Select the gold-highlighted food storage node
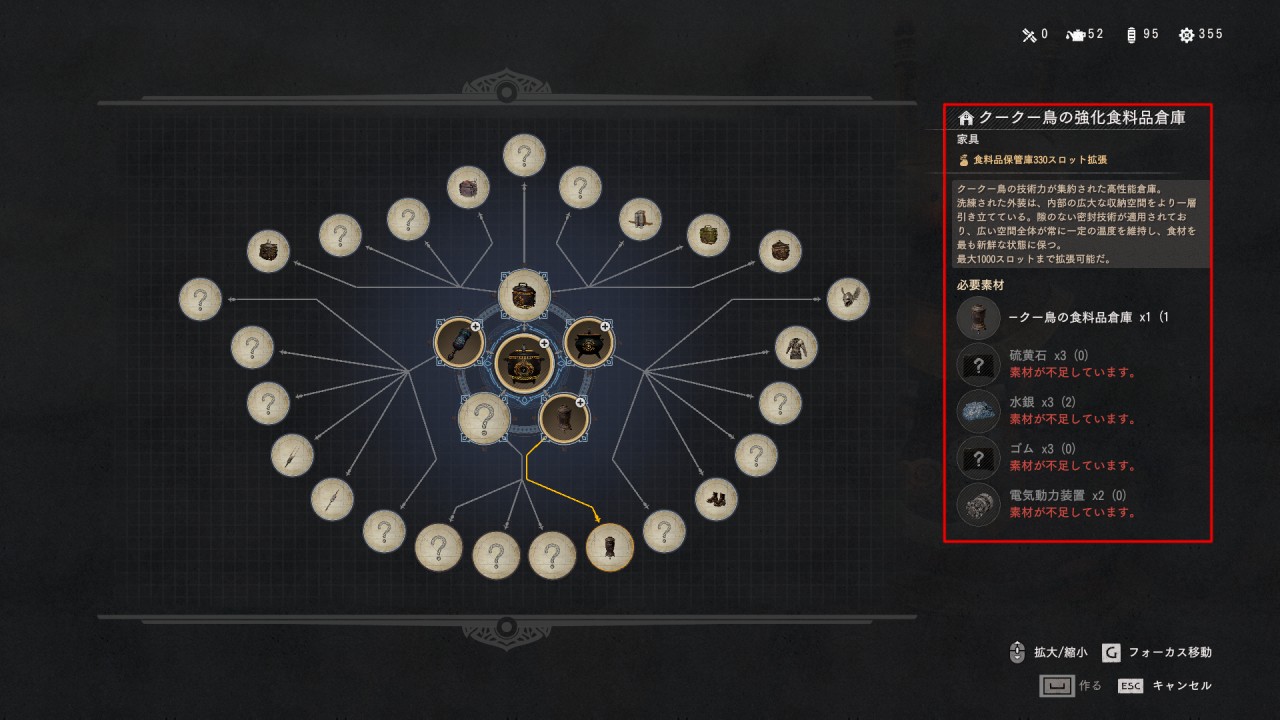This screenshot has height=720, width=1280. (x=609, y=547)
